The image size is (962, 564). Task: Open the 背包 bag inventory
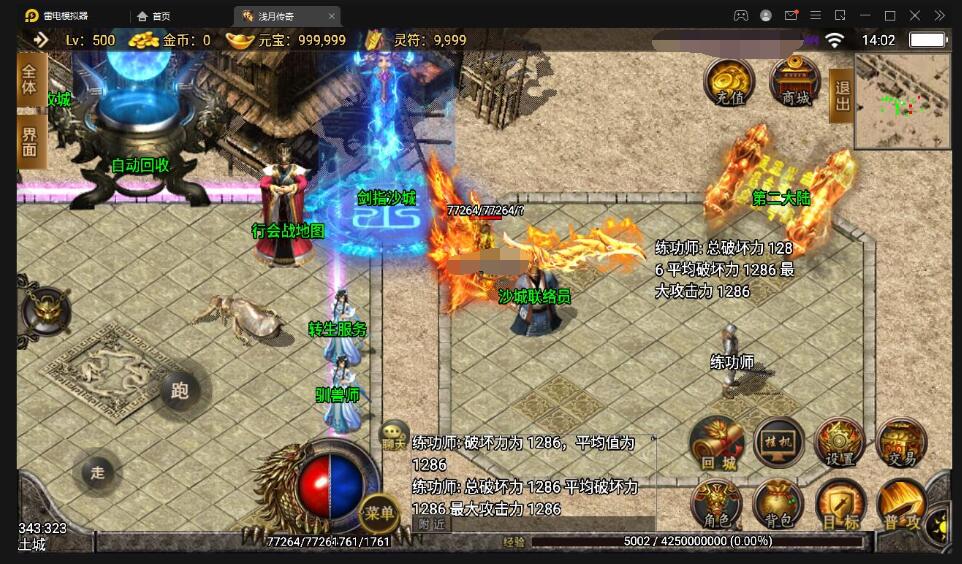(778, 504)
